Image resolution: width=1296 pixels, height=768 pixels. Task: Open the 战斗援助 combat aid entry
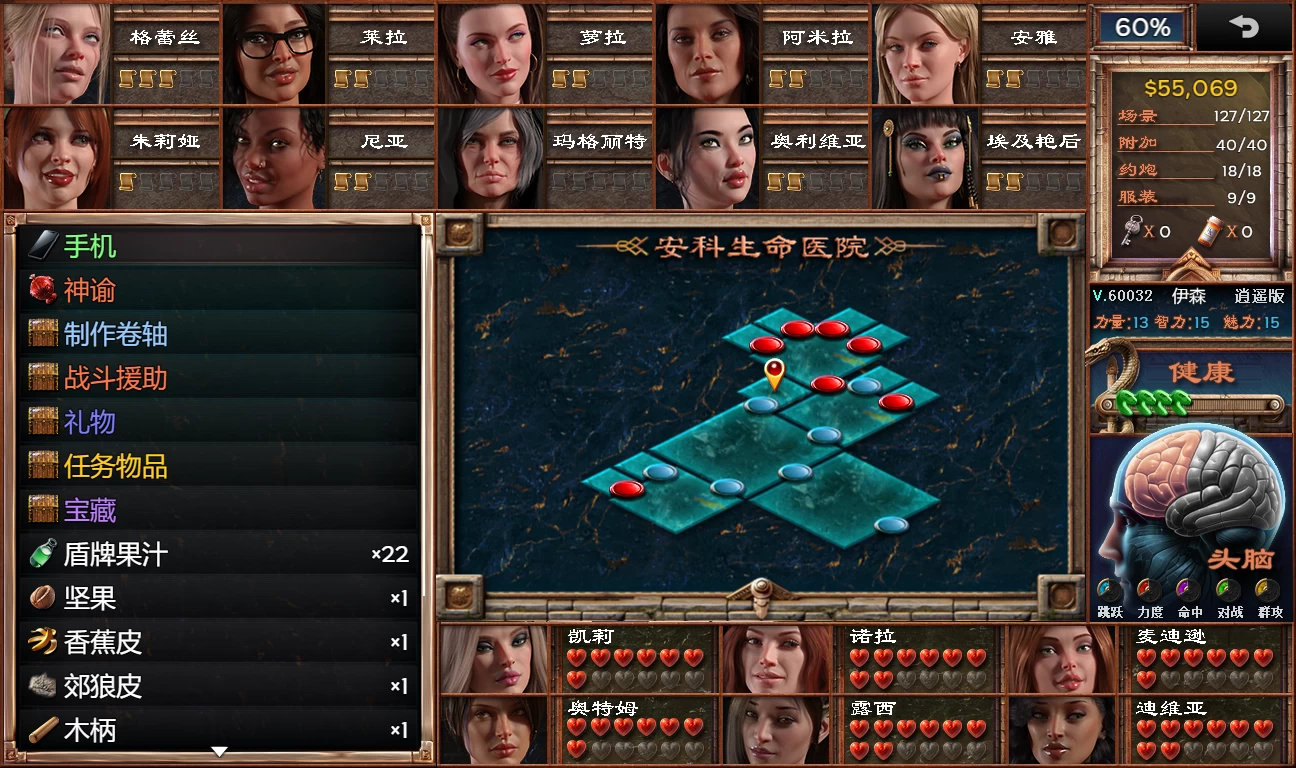click(x=110, y=376)
